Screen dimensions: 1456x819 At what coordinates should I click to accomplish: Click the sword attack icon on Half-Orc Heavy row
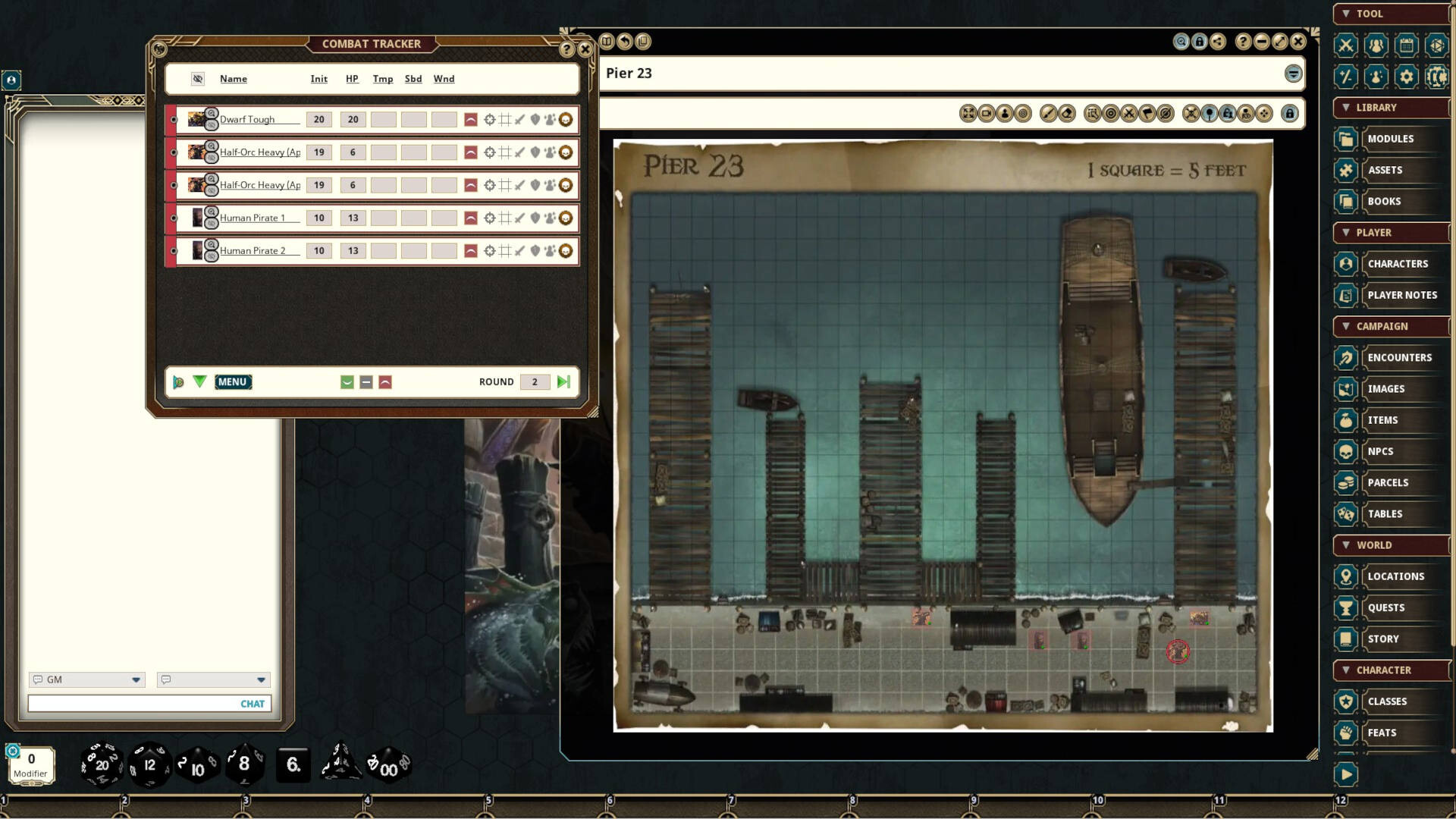(519, 152)
